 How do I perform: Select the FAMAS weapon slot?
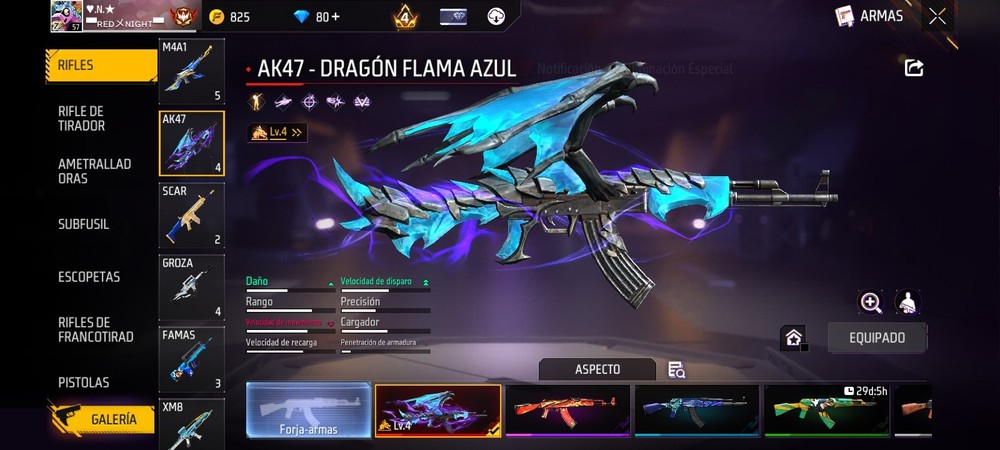coord(191,359)
